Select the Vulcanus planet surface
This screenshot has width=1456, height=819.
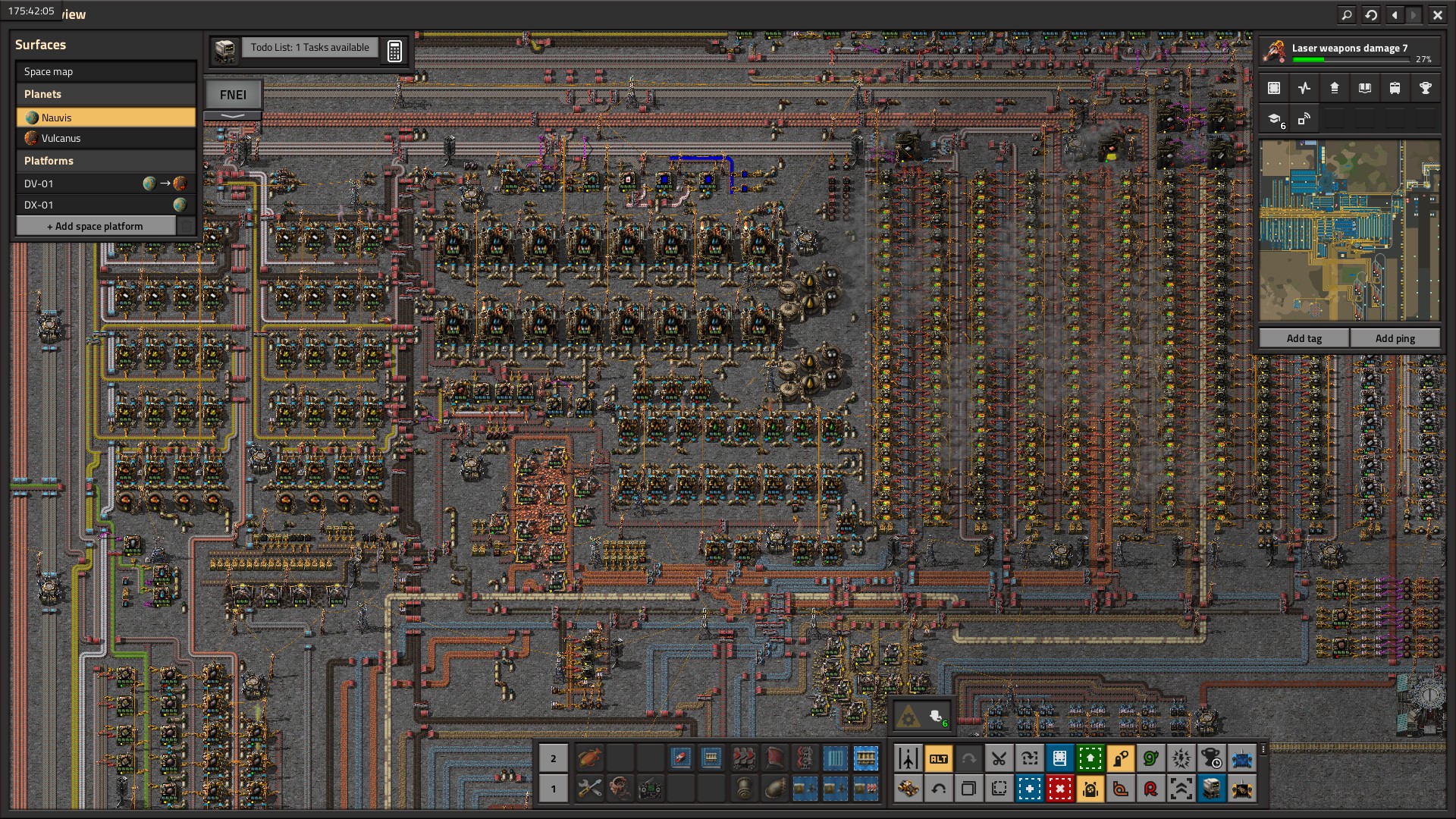[105, 138]
